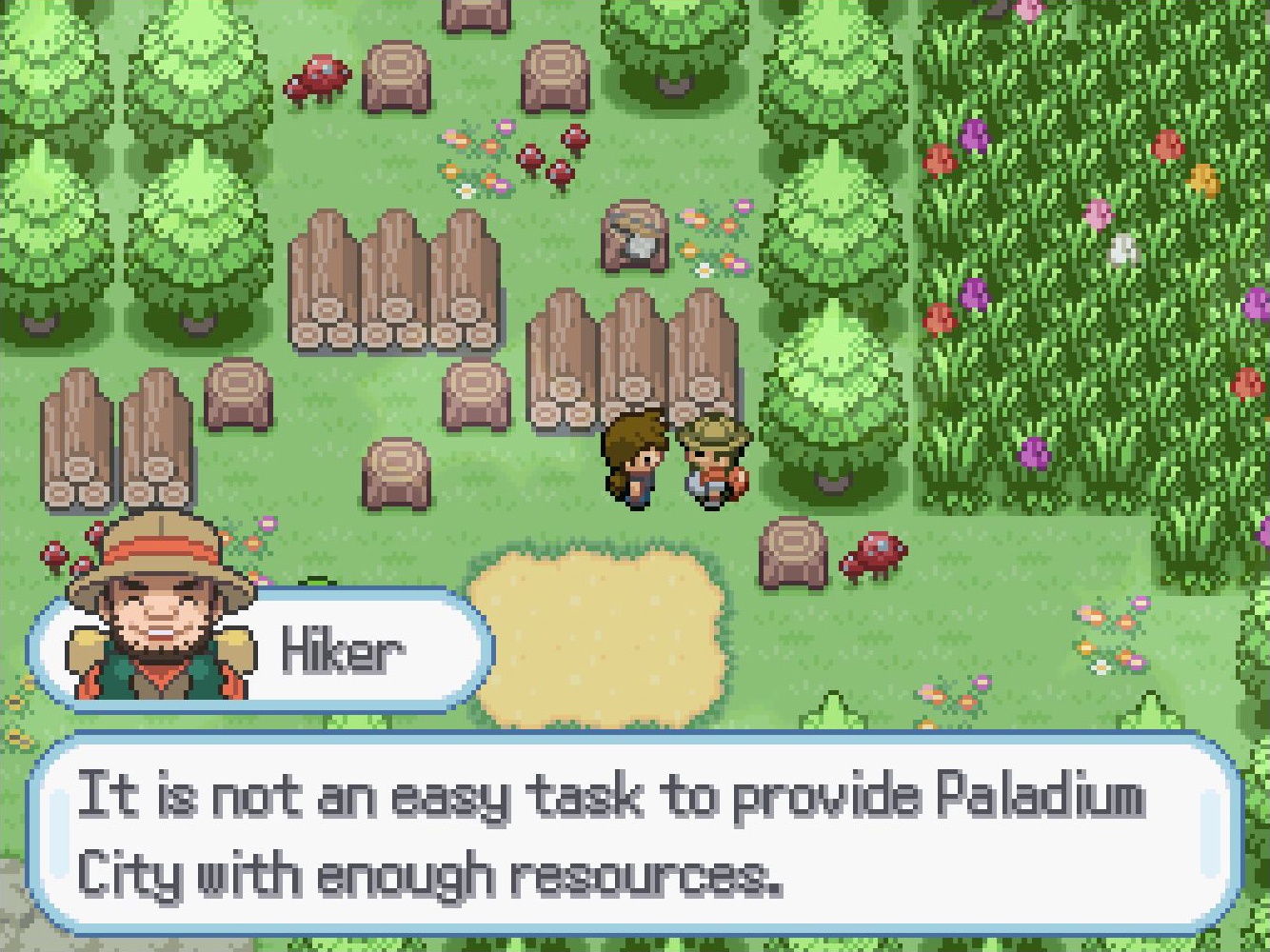Select the stump with the axe embedded

tap(633, 238)
